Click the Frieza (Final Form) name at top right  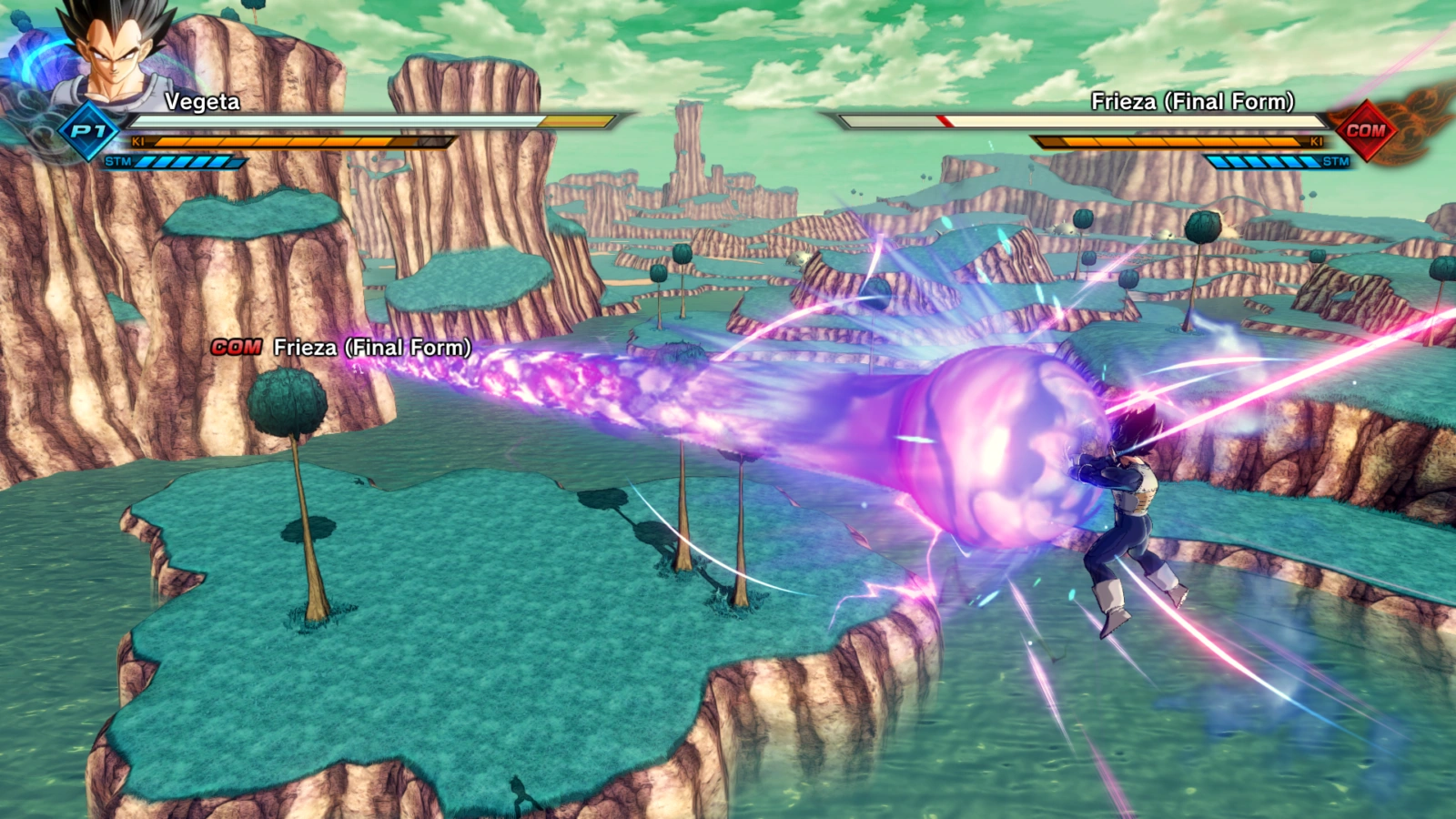(x=1192, y=102)
